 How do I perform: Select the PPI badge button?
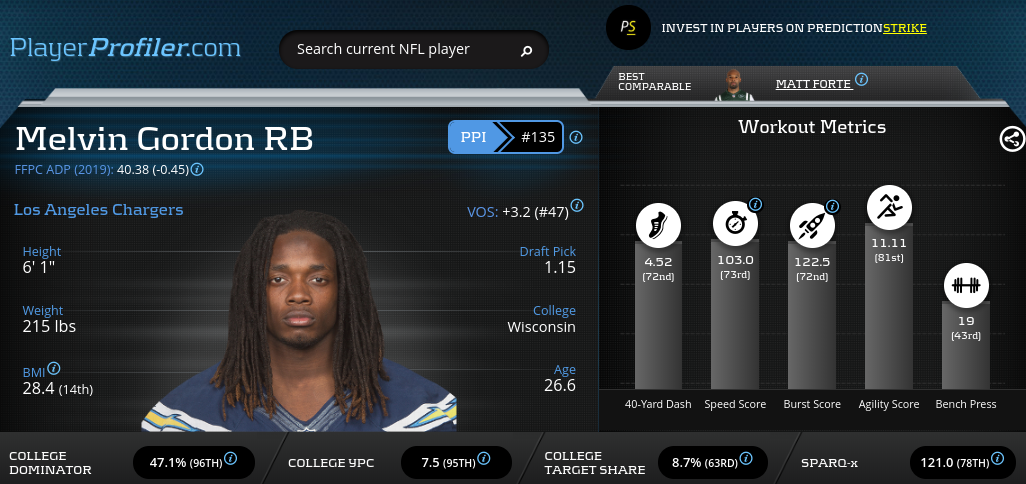[473, 137]
